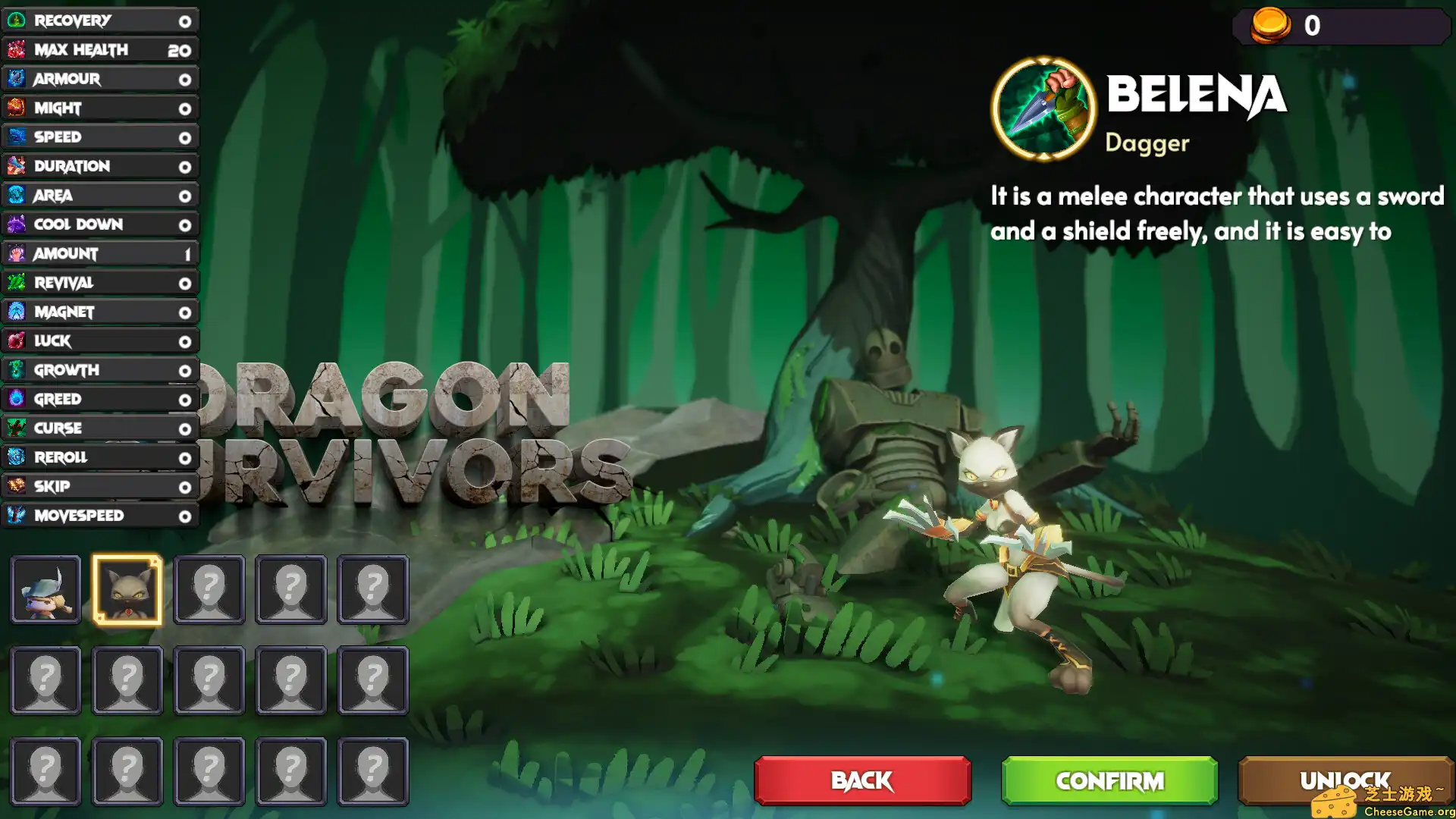Select the Armour shield icon
This screenshot has width=1456, height=819.
(x=17, y=78)
